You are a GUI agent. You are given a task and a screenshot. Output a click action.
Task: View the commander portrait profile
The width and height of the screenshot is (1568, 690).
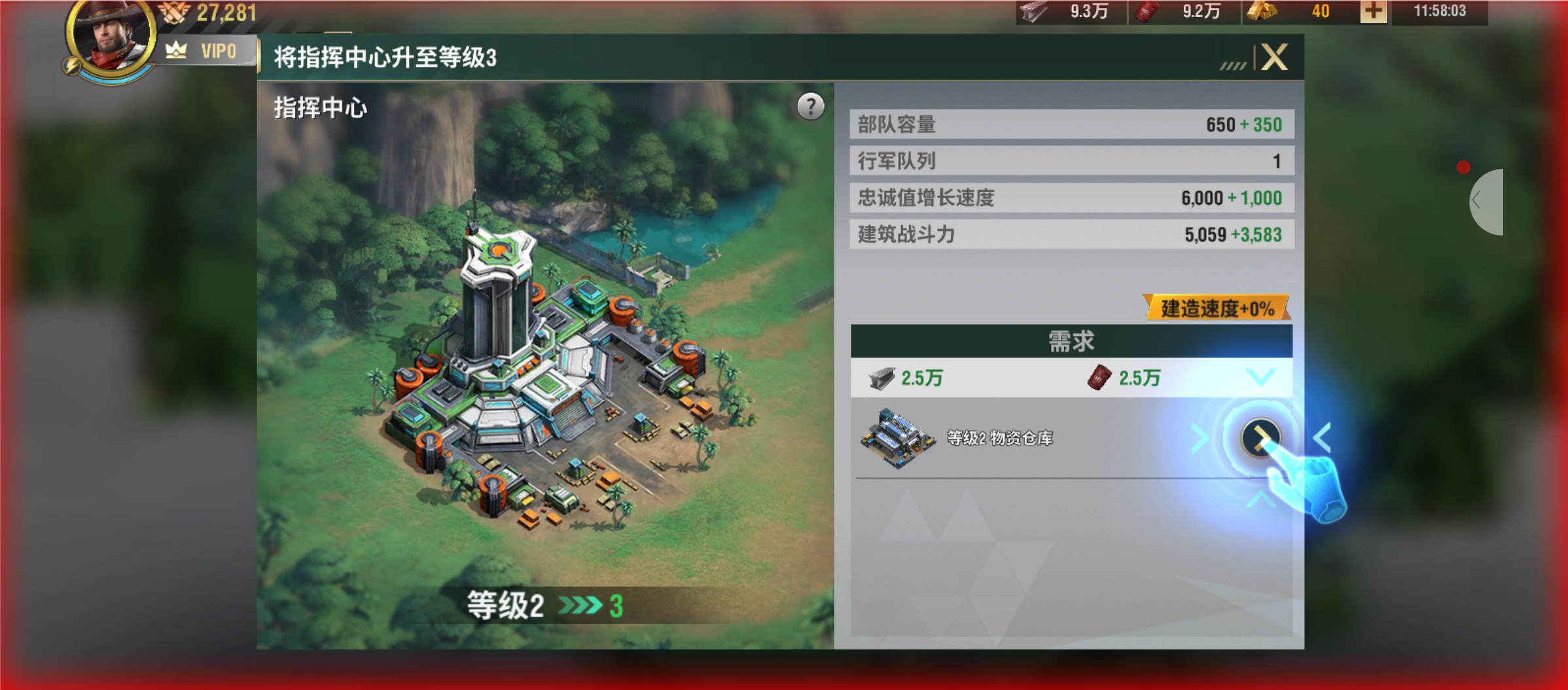click(x=110, y=36)
